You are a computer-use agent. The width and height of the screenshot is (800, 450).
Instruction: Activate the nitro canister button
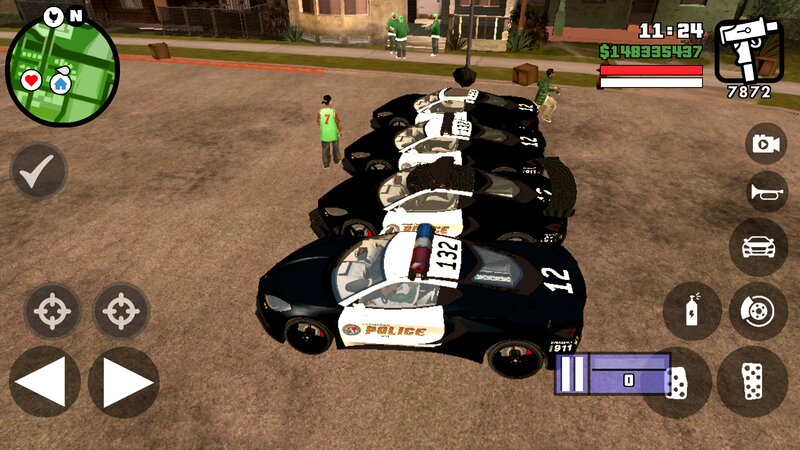pos(692,310)
